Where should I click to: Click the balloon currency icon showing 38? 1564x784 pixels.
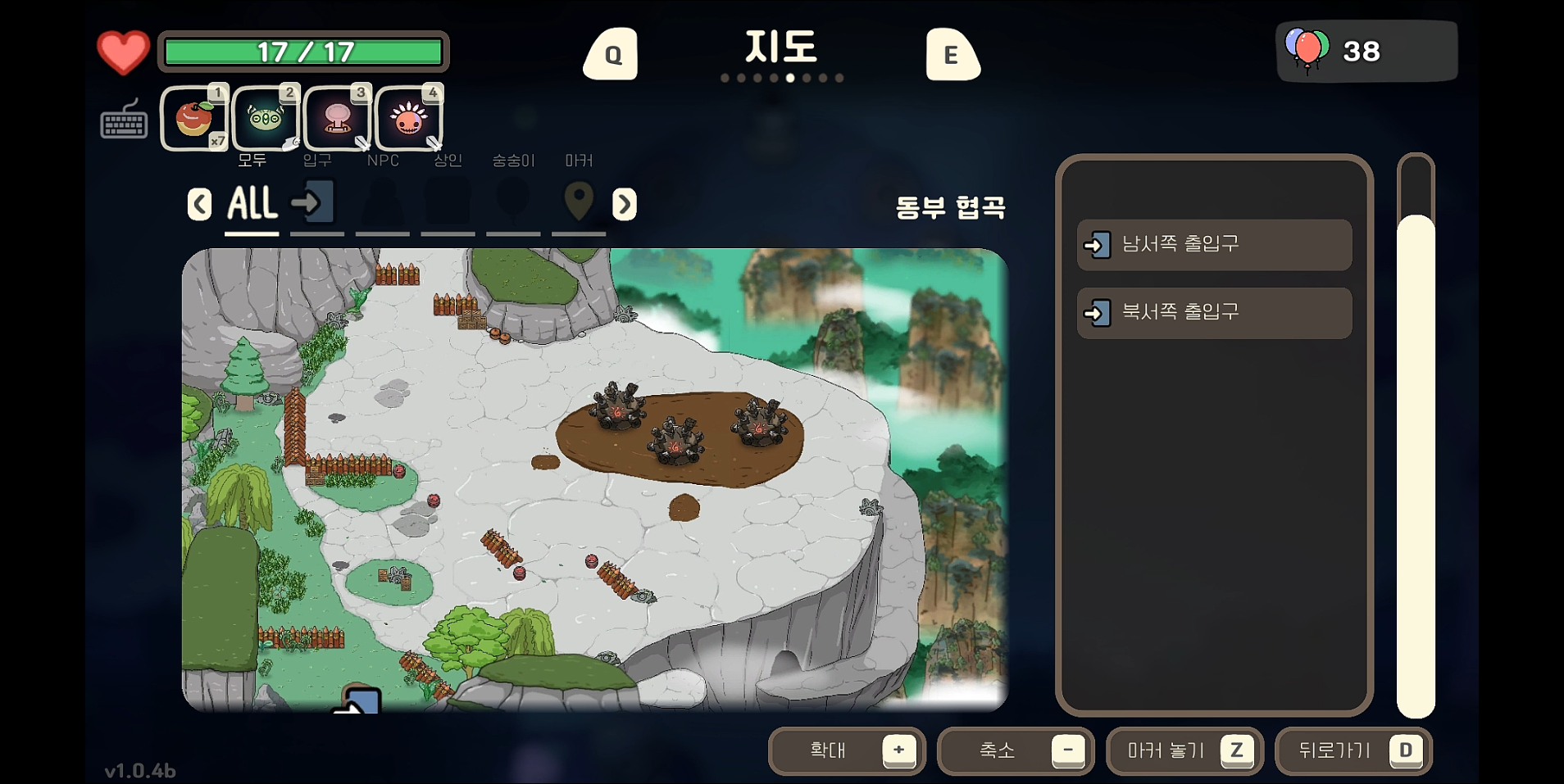pyautogui.click(x=1308, y=49)
